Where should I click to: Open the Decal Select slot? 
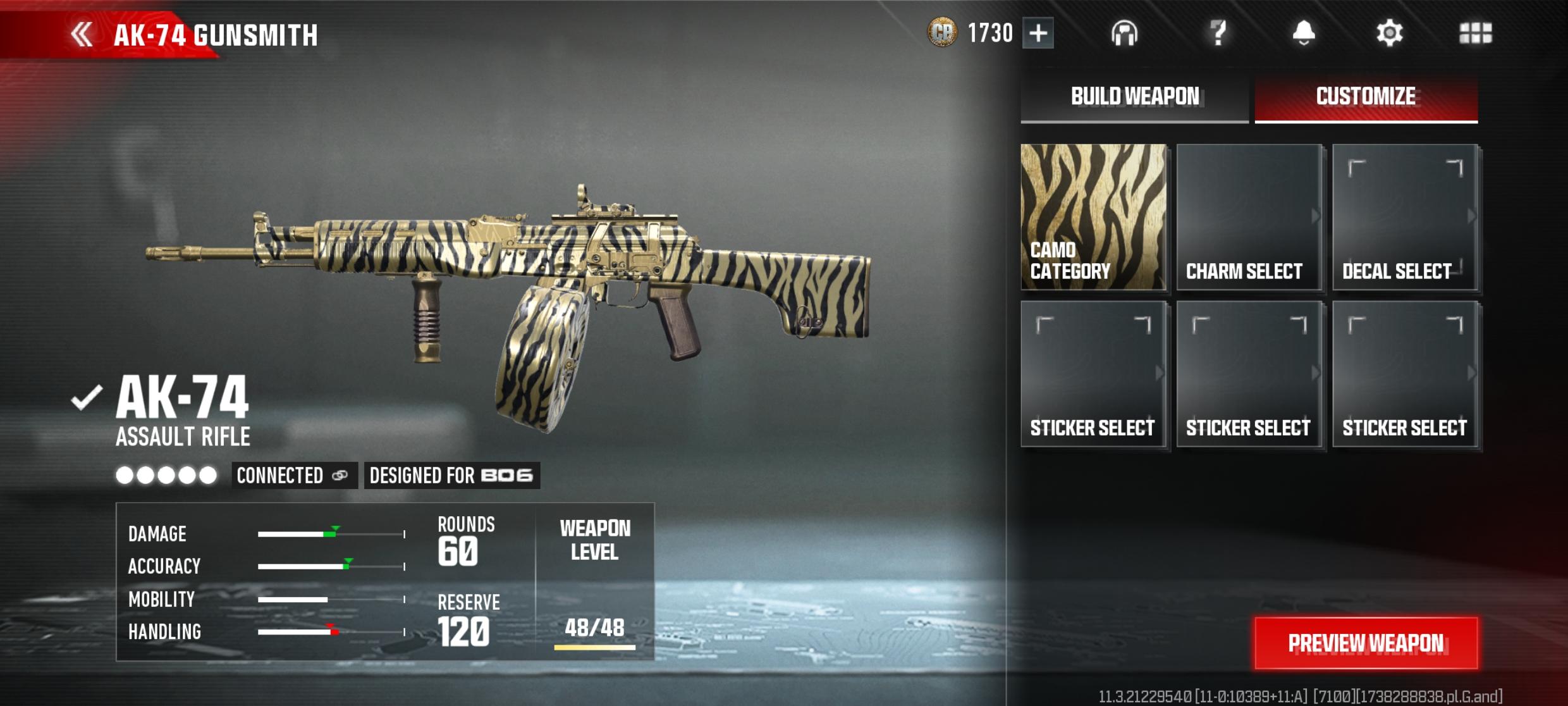pos(1405,217)
